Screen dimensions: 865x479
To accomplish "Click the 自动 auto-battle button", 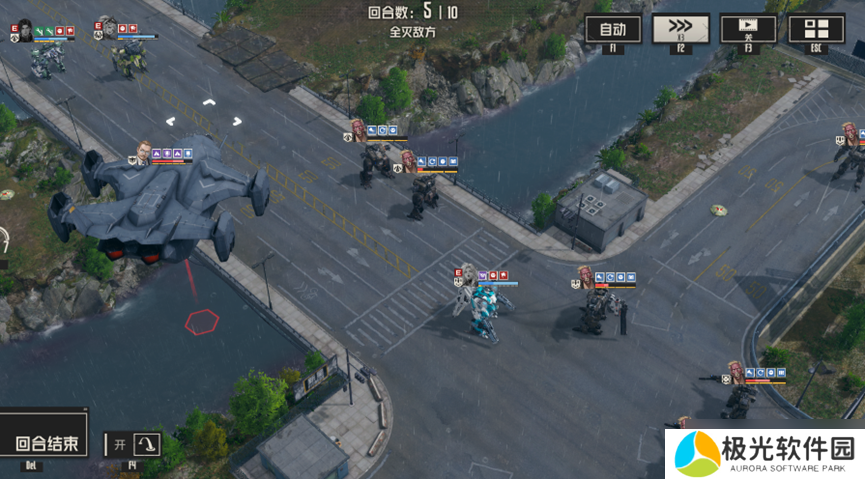I will click(x=613, y=29).
